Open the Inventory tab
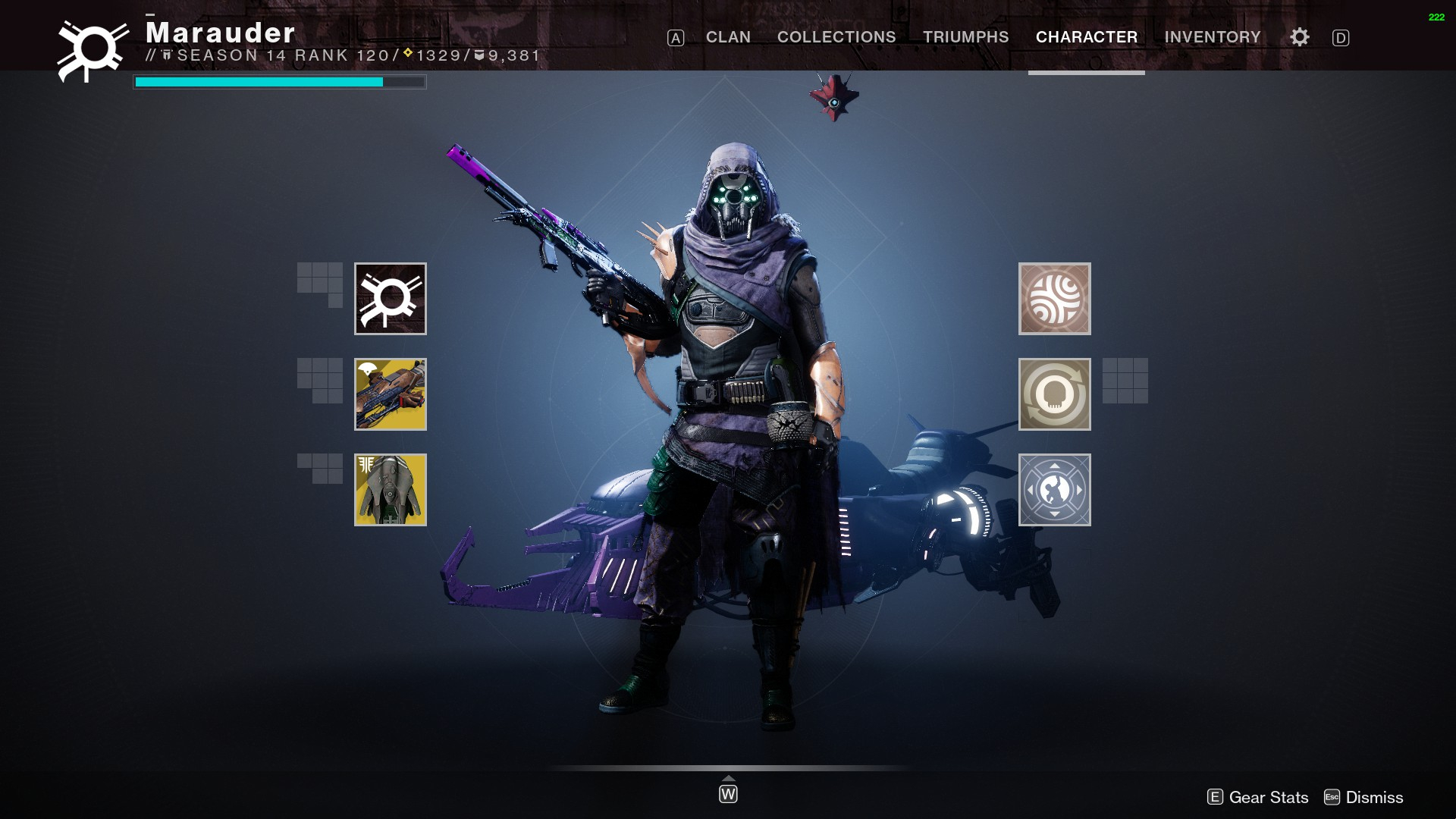Viewport: 1456px width, 819px height. click(x=1212, y=37)
